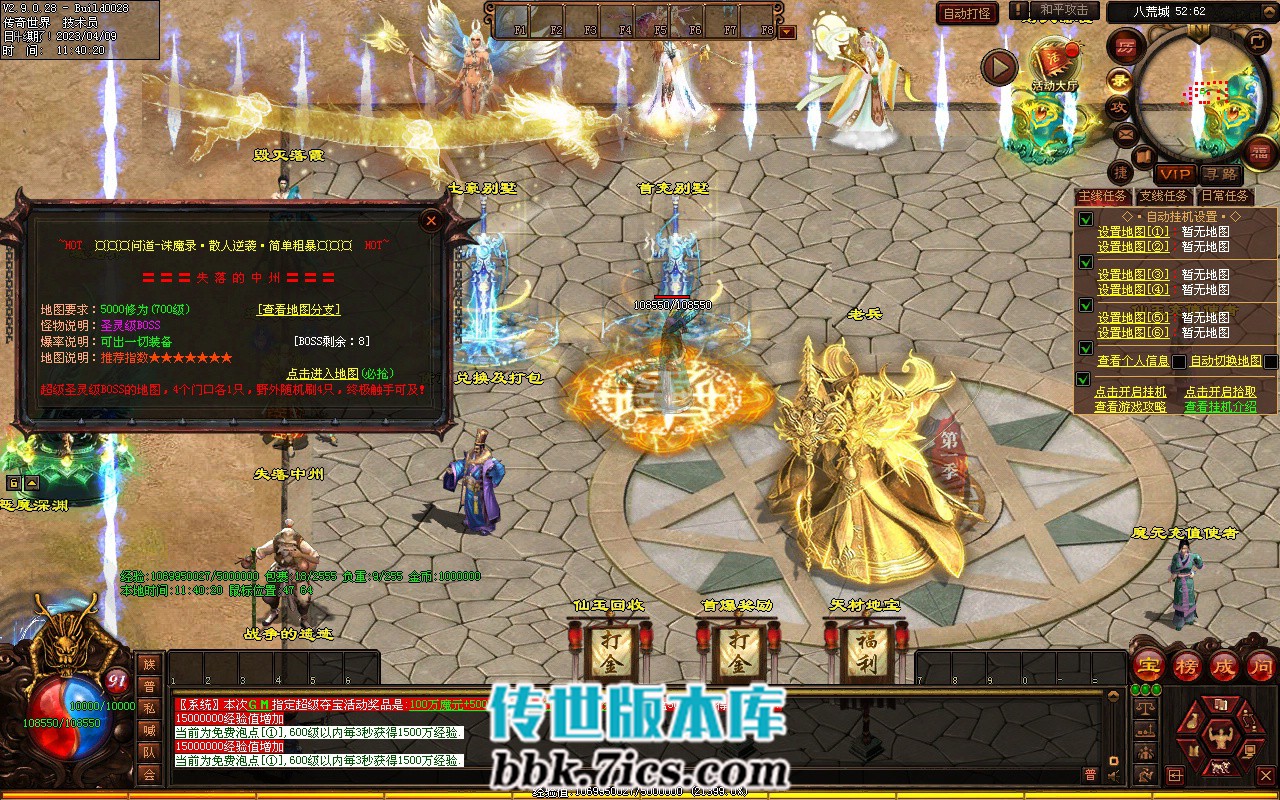
Task: Select the 私 private chat channel
Action: coord(149,708)
